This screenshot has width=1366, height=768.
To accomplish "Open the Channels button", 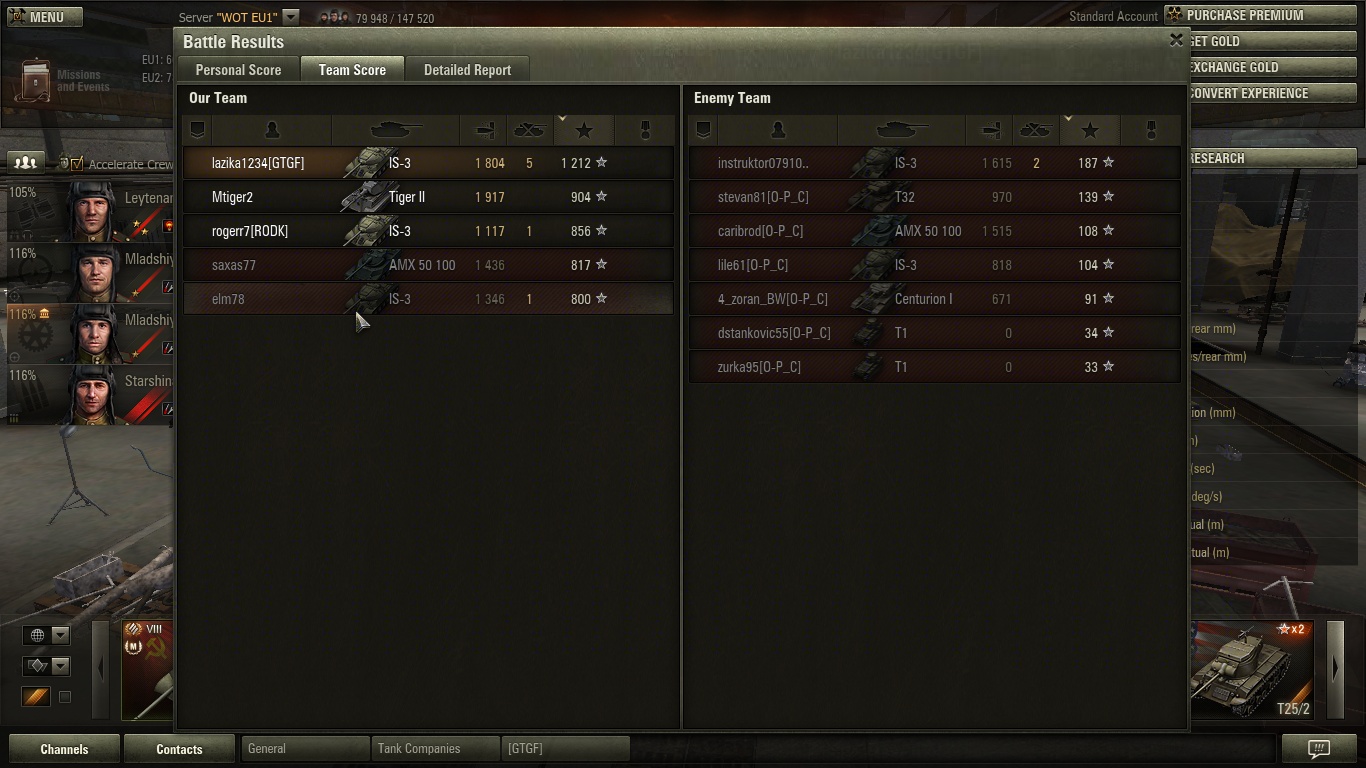I will [64, 749].
